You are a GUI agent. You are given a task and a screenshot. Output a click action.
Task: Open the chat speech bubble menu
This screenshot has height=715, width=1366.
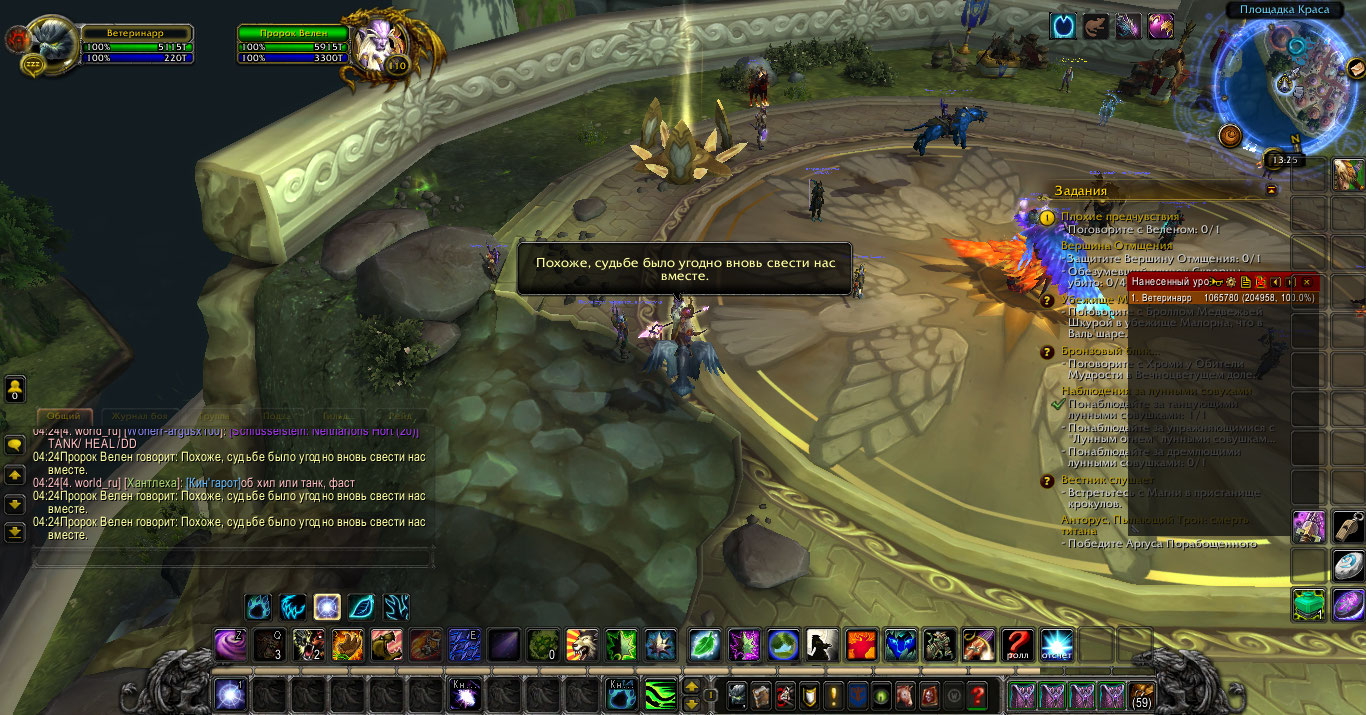[15, 445]
